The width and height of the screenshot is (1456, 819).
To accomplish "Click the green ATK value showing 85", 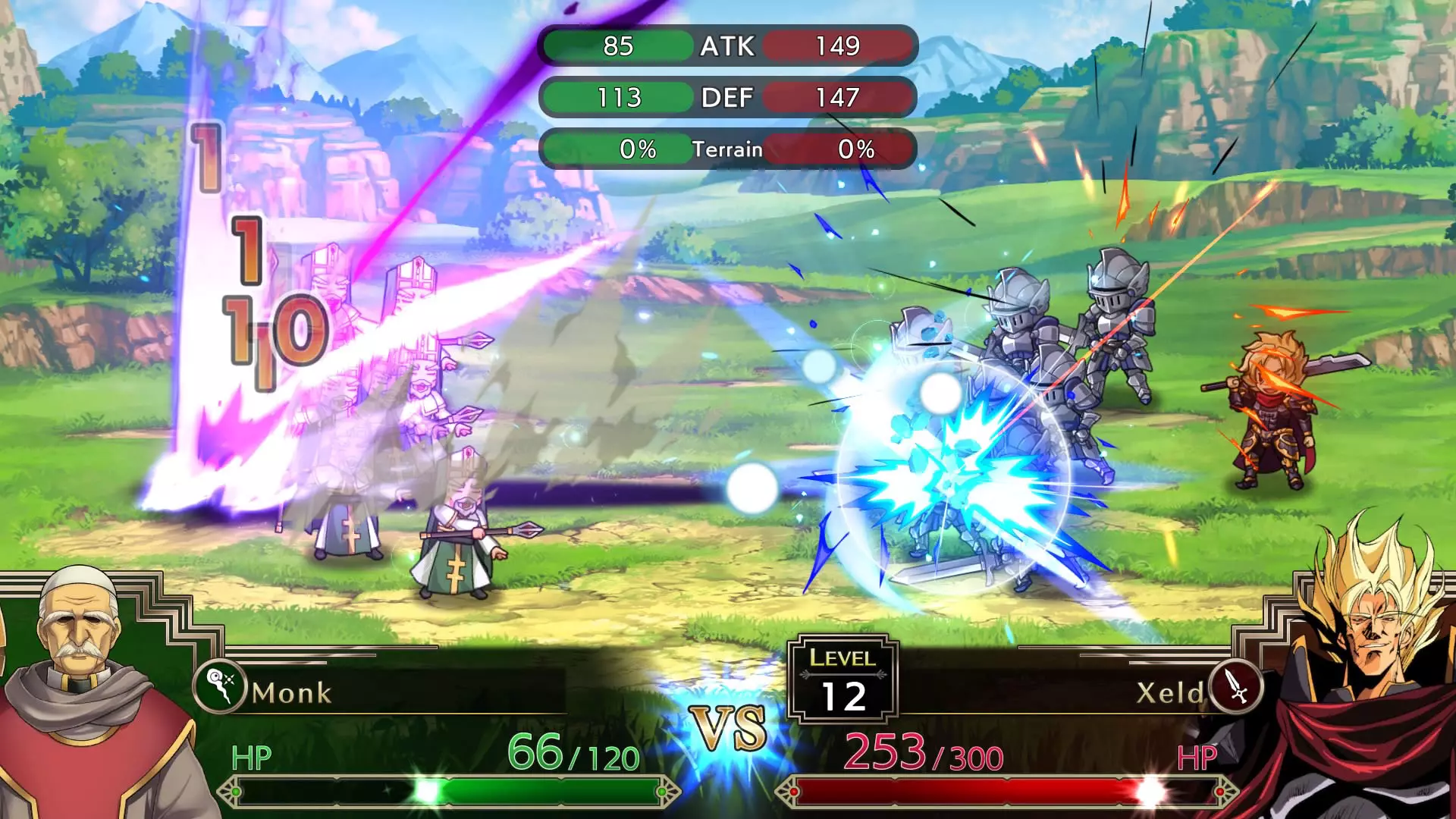I will (x=618, y=47).
